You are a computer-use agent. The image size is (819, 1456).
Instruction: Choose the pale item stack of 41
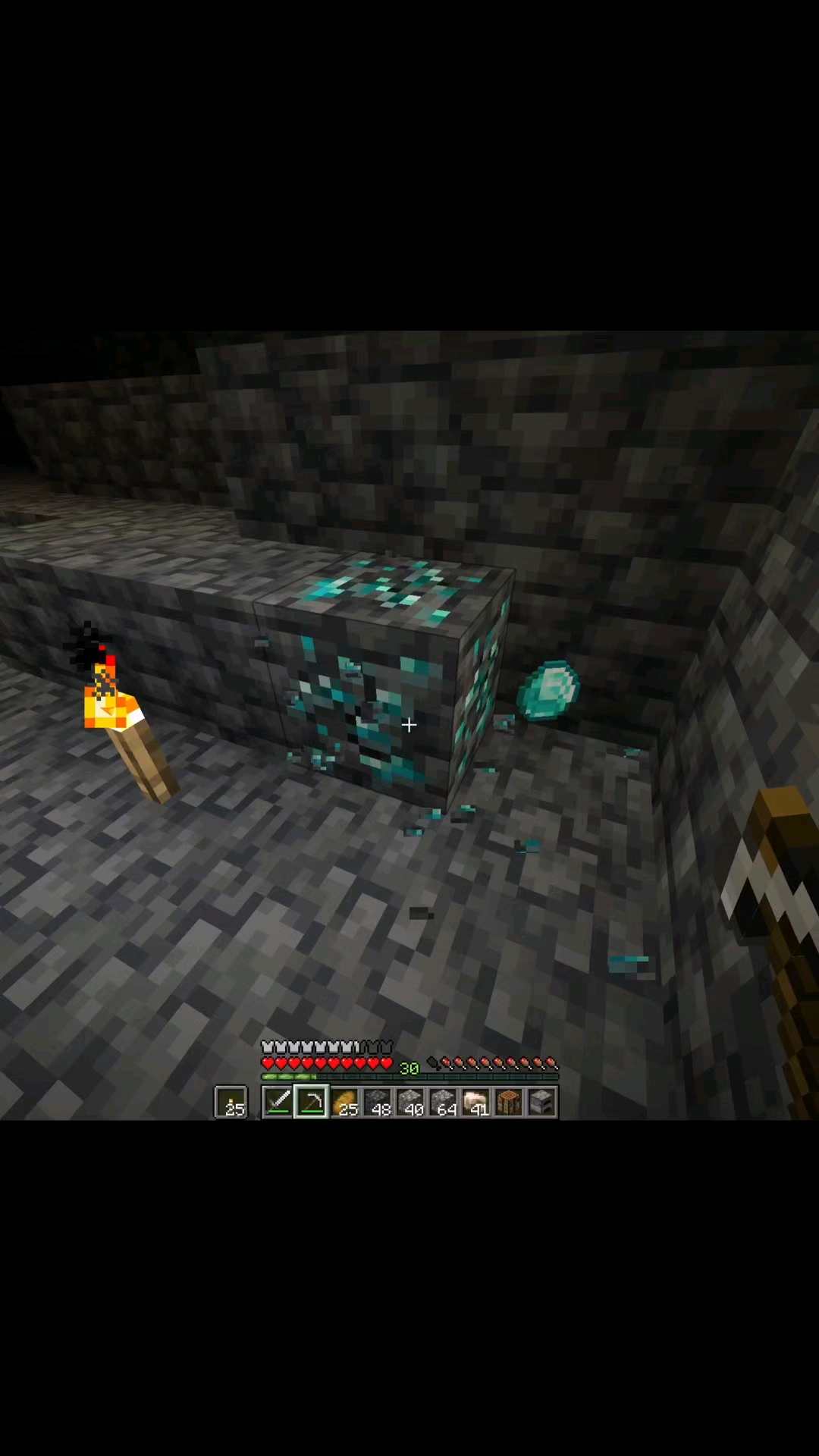476,1102
